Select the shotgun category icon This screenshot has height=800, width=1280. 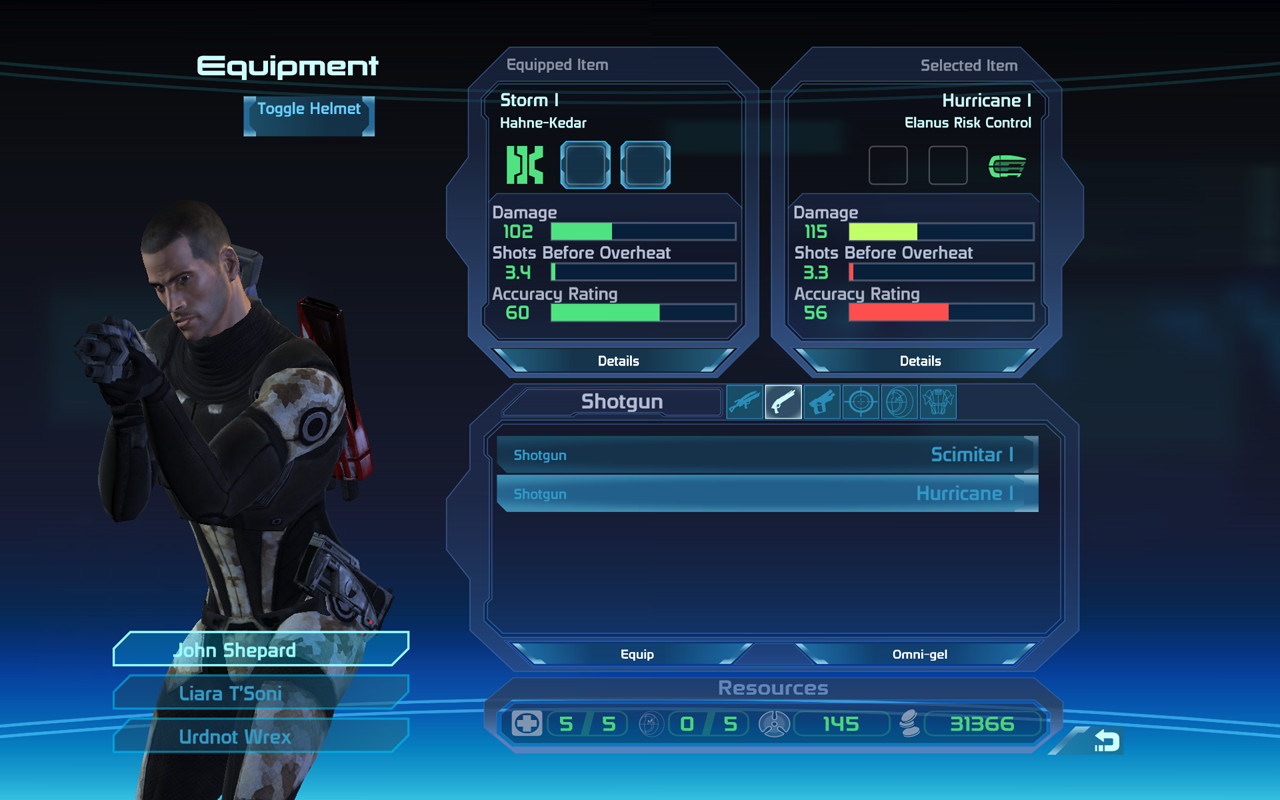(x=783, y=401)
